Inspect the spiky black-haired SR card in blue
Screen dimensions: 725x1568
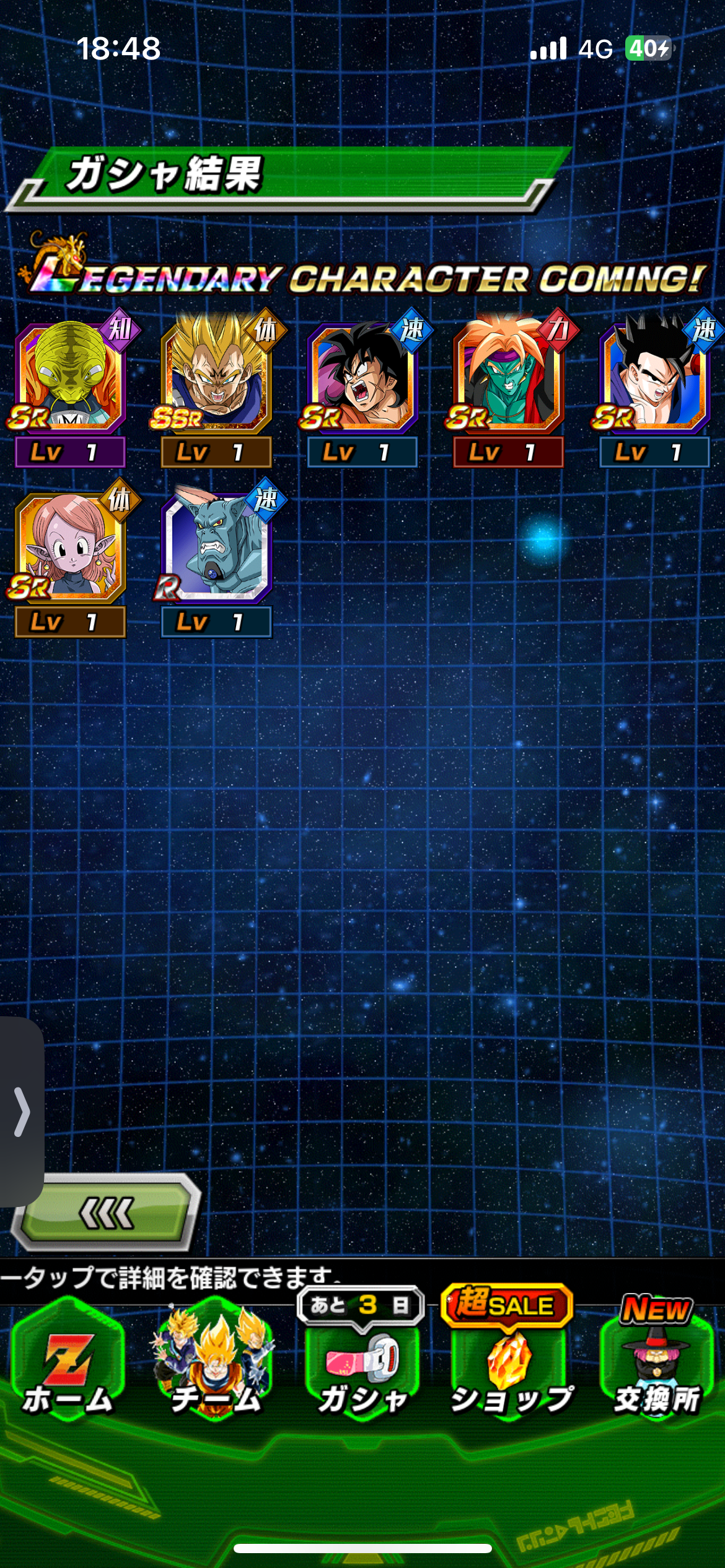tap(654, 378)
